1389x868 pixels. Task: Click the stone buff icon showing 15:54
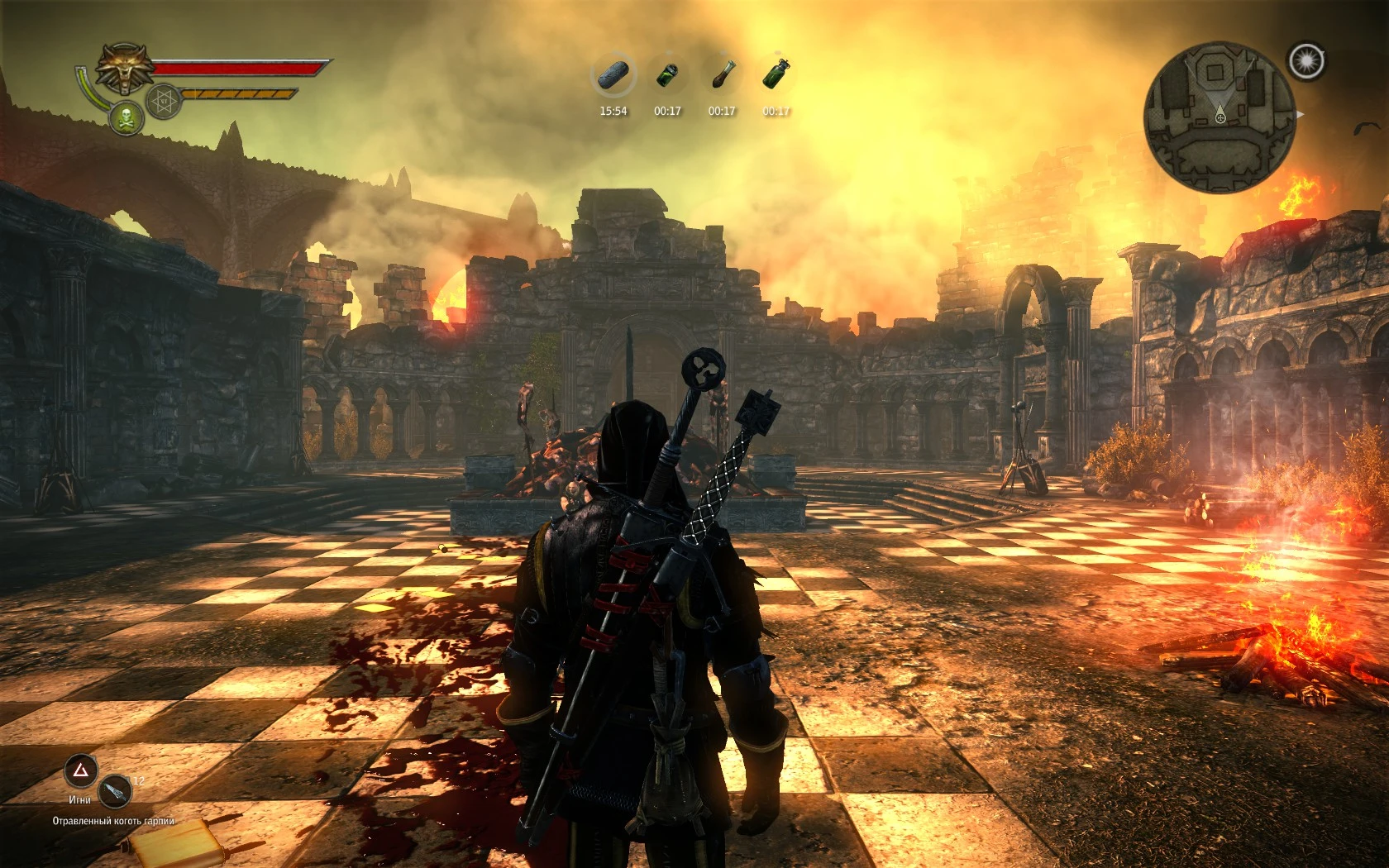[612, 74]
